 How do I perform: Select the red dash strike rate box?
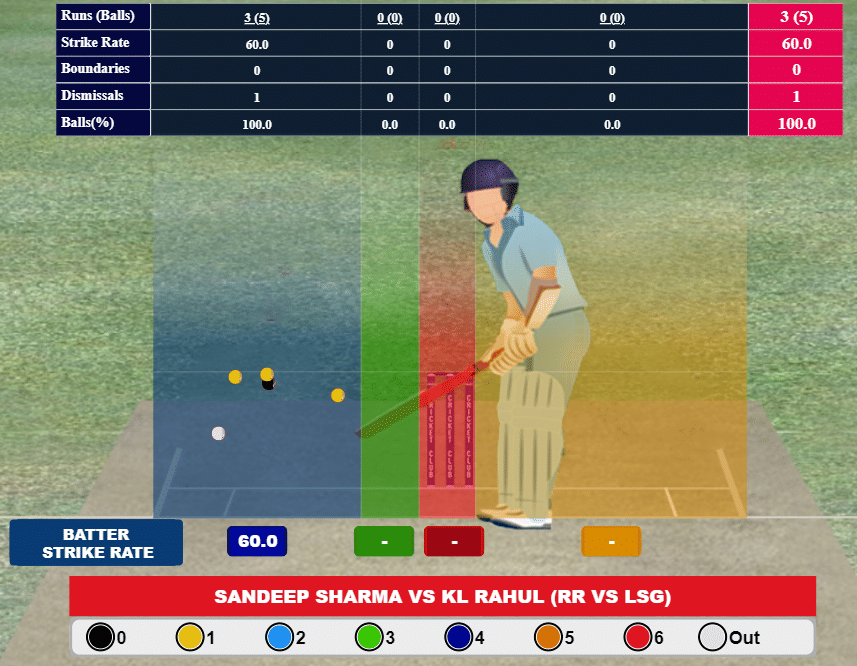coord(454,541)
